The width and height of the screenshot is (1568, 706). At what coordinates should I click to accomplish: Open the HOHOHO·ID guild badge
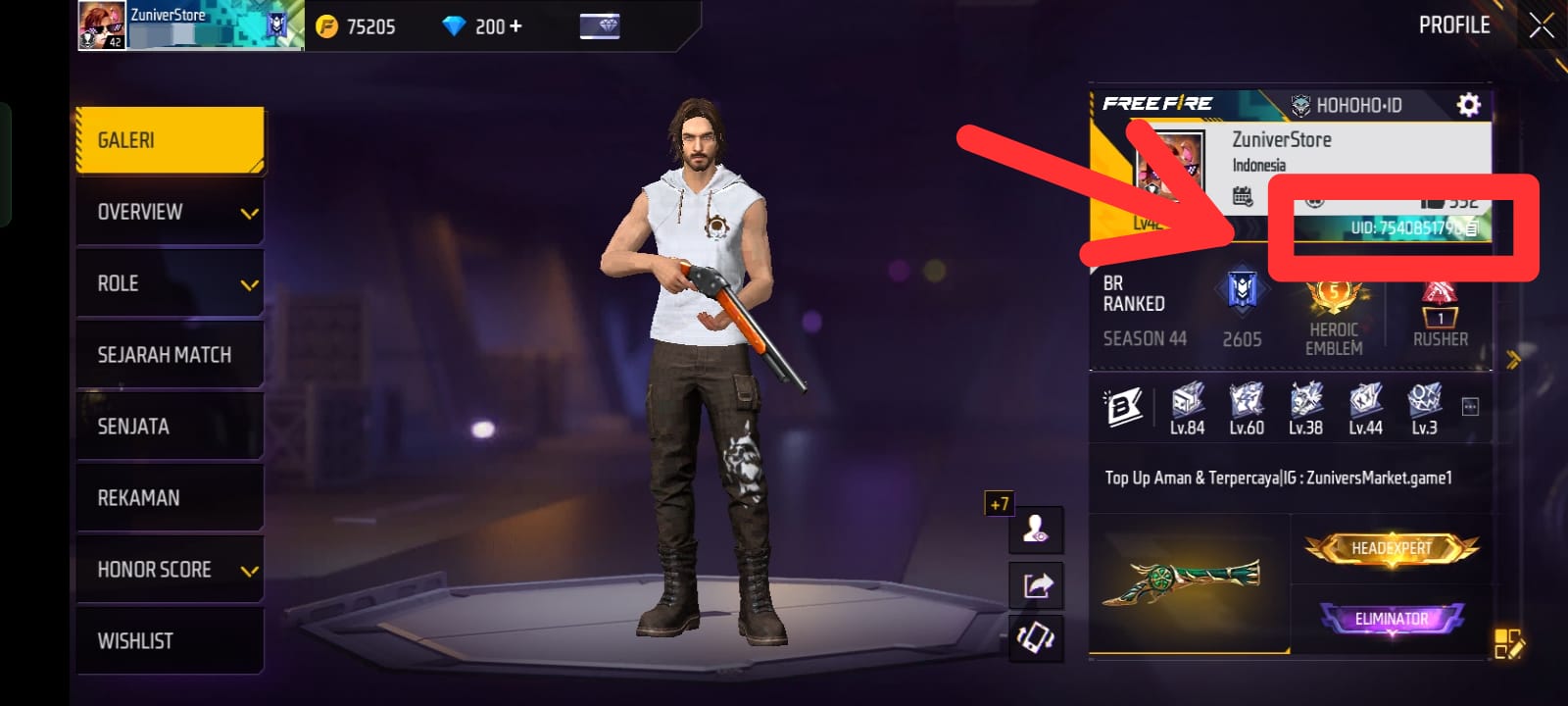[1347, 105]
